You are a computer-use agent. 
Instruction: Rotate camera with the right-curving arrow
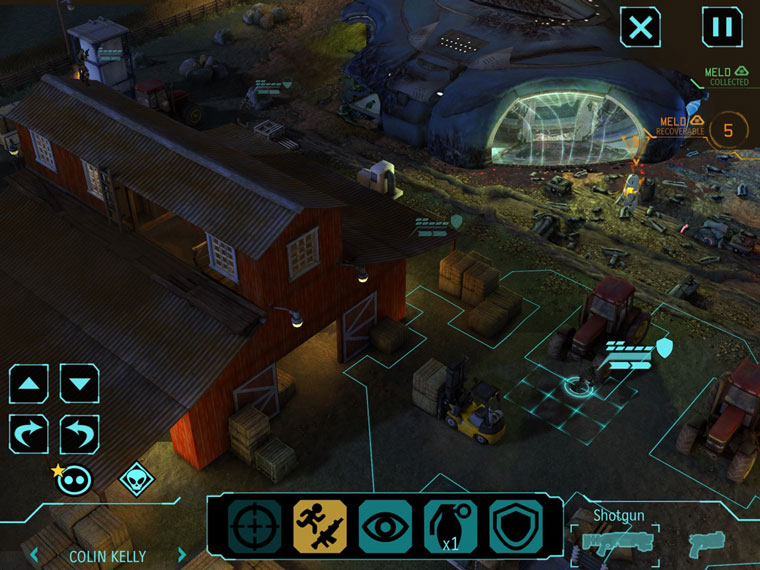coord(29,434)
